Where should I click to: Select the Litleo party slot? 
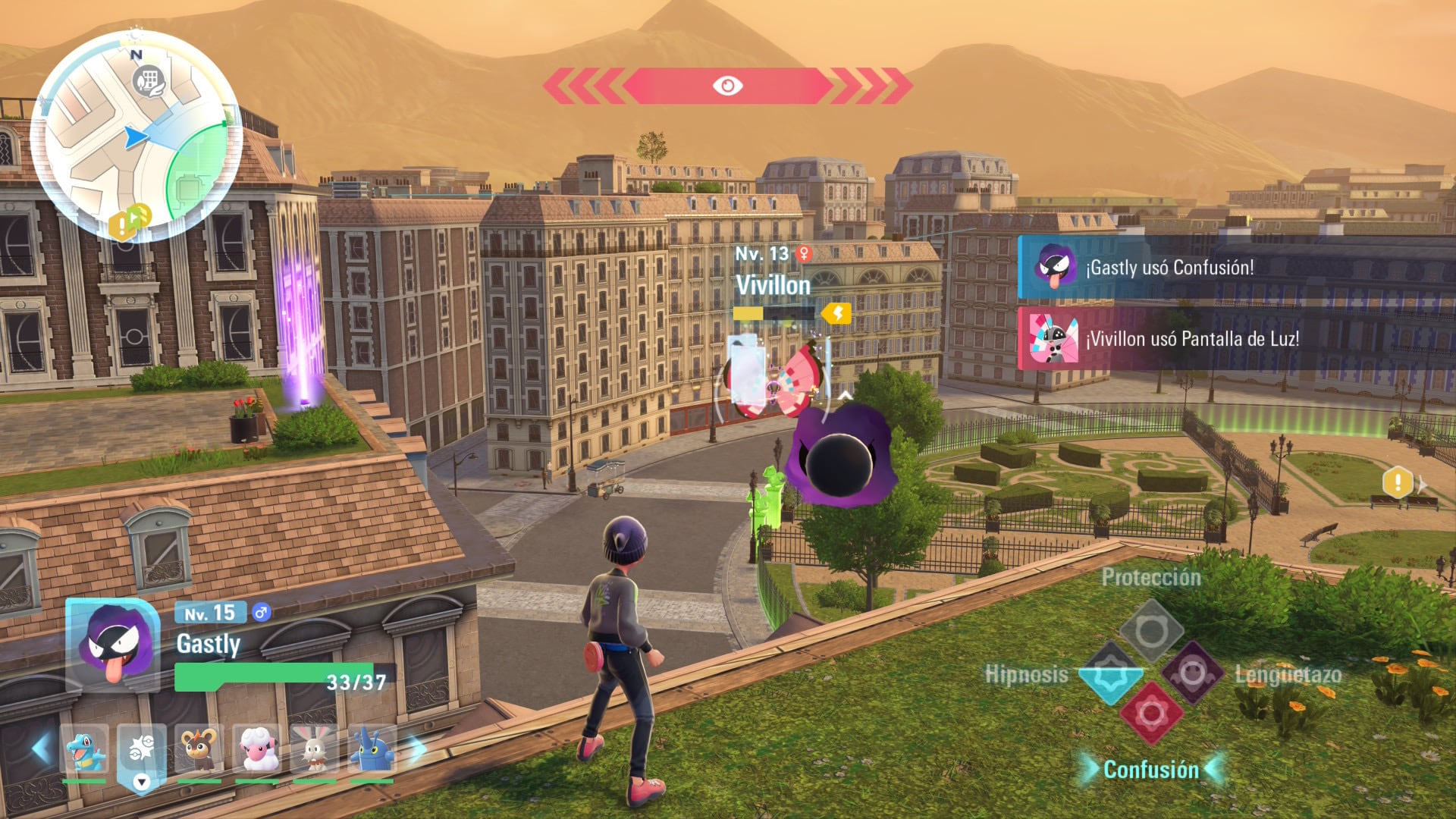199,750
